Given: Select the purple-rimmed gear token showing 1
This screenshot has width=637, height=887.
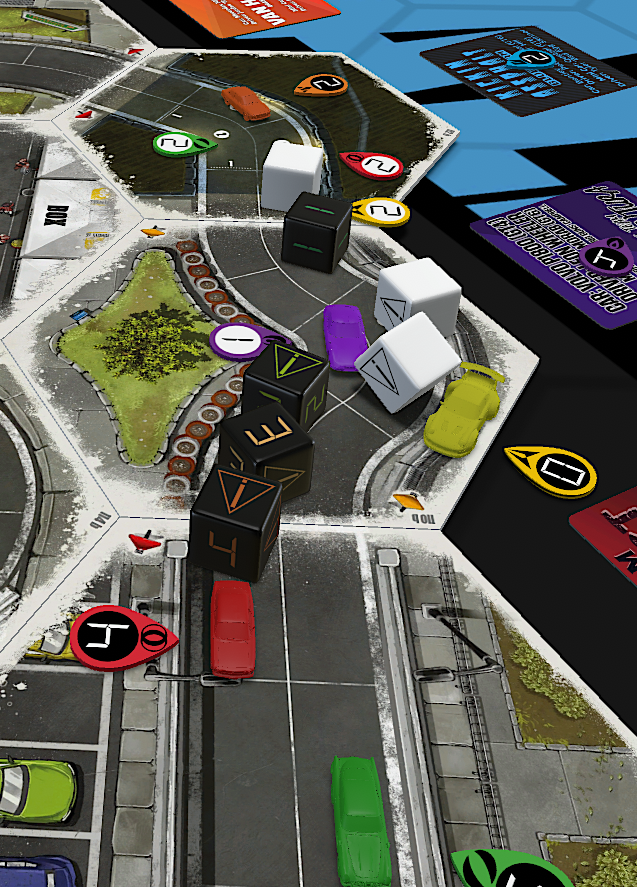Looking at the screenshot, I should pyautogui.click(x=240, y=340).
